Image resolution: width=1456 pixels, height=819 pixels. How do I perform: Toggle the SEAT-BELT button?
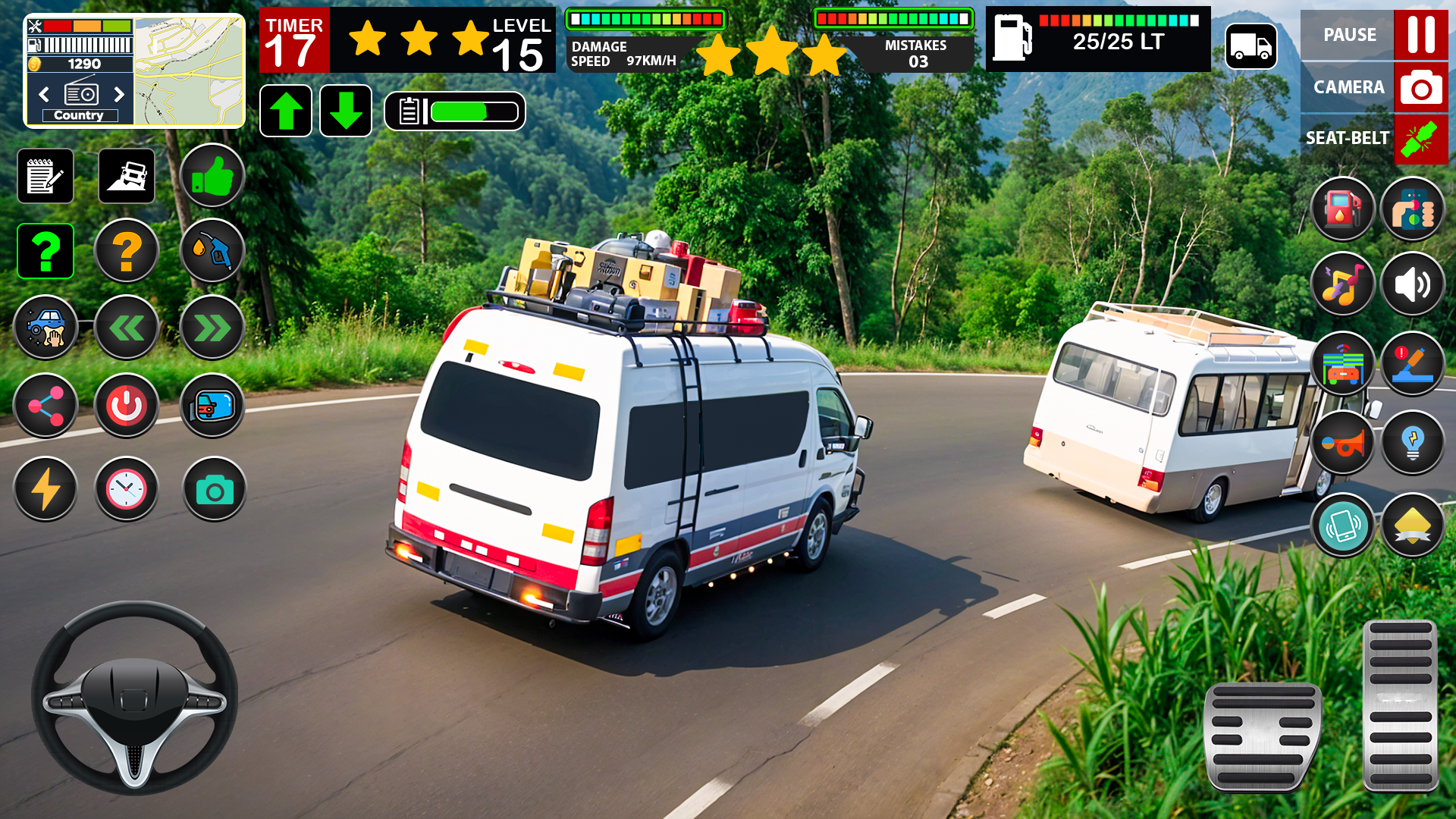point(1420,139)
